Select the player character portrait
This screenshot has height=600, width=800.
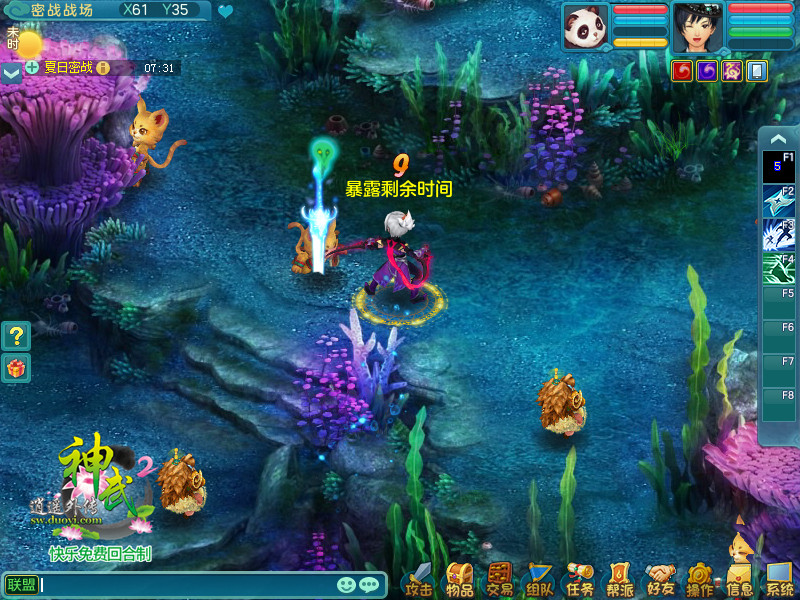[x=698, y=27]
